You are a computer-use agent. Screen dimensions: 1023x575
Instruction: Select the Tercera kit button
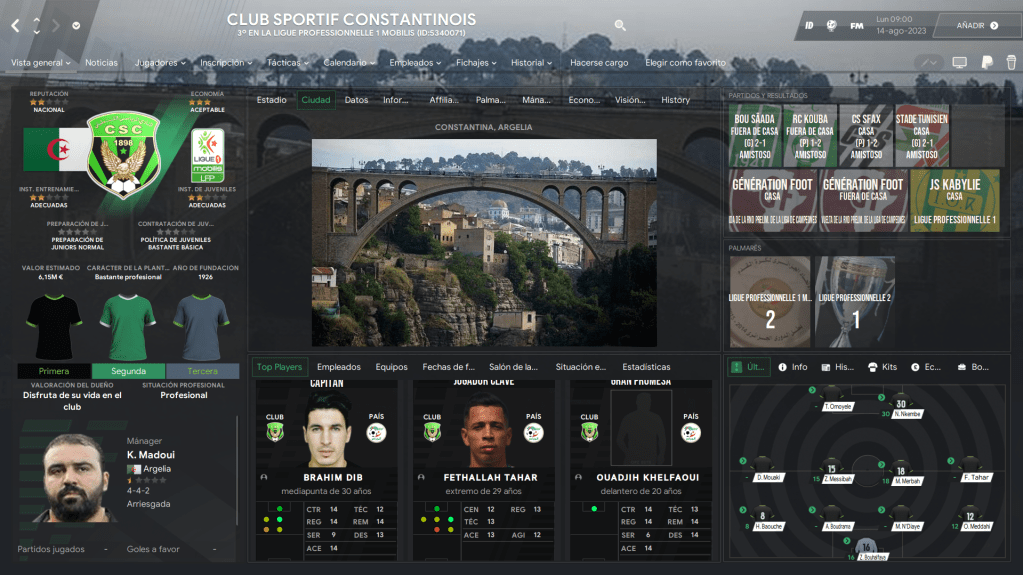pyautogui.click(x=202, y=371)
